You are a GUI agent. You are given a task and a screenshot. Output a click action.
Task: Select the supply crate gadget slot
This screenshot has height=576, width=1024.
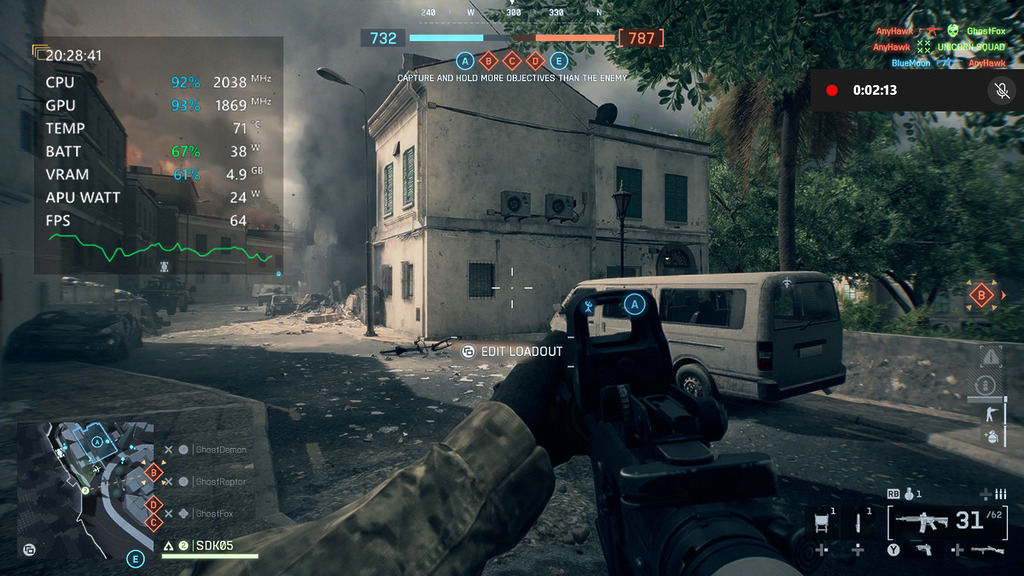821,521
